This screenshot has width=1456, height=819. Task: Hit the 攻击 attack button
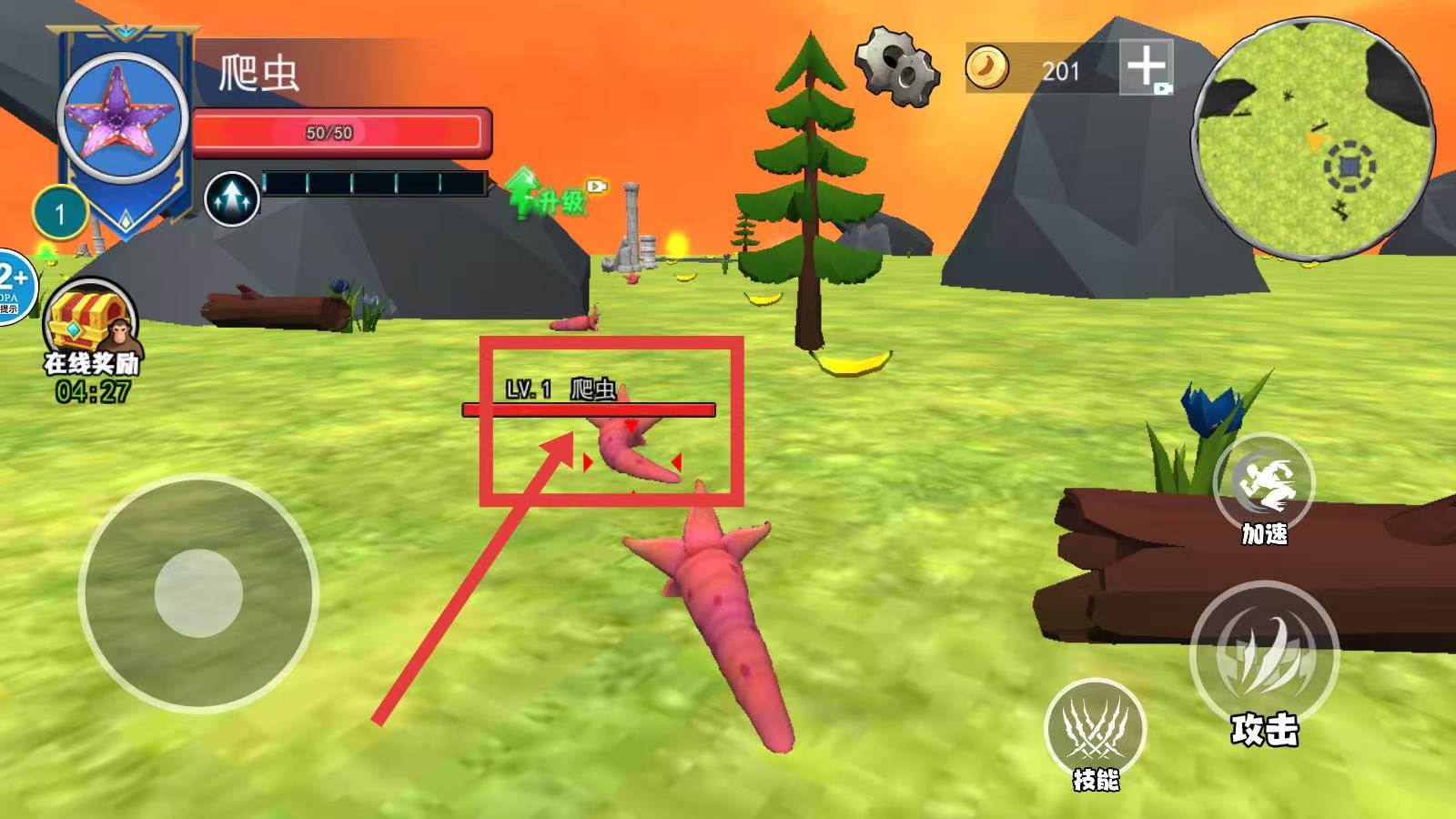(1264, 653)
